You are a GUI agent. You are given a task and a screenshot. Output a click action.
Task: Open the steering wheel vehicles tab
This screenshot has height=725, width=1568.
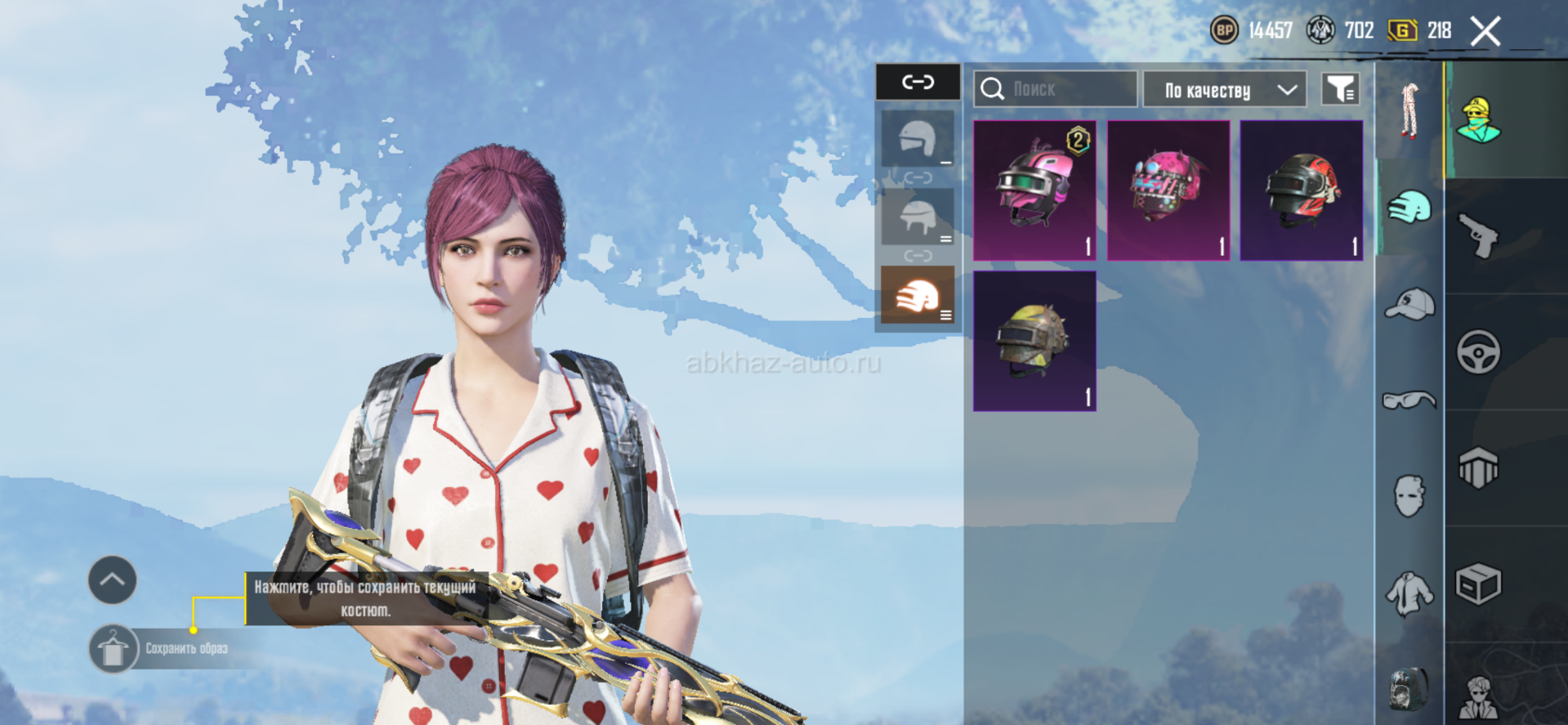click(1479, 352)
